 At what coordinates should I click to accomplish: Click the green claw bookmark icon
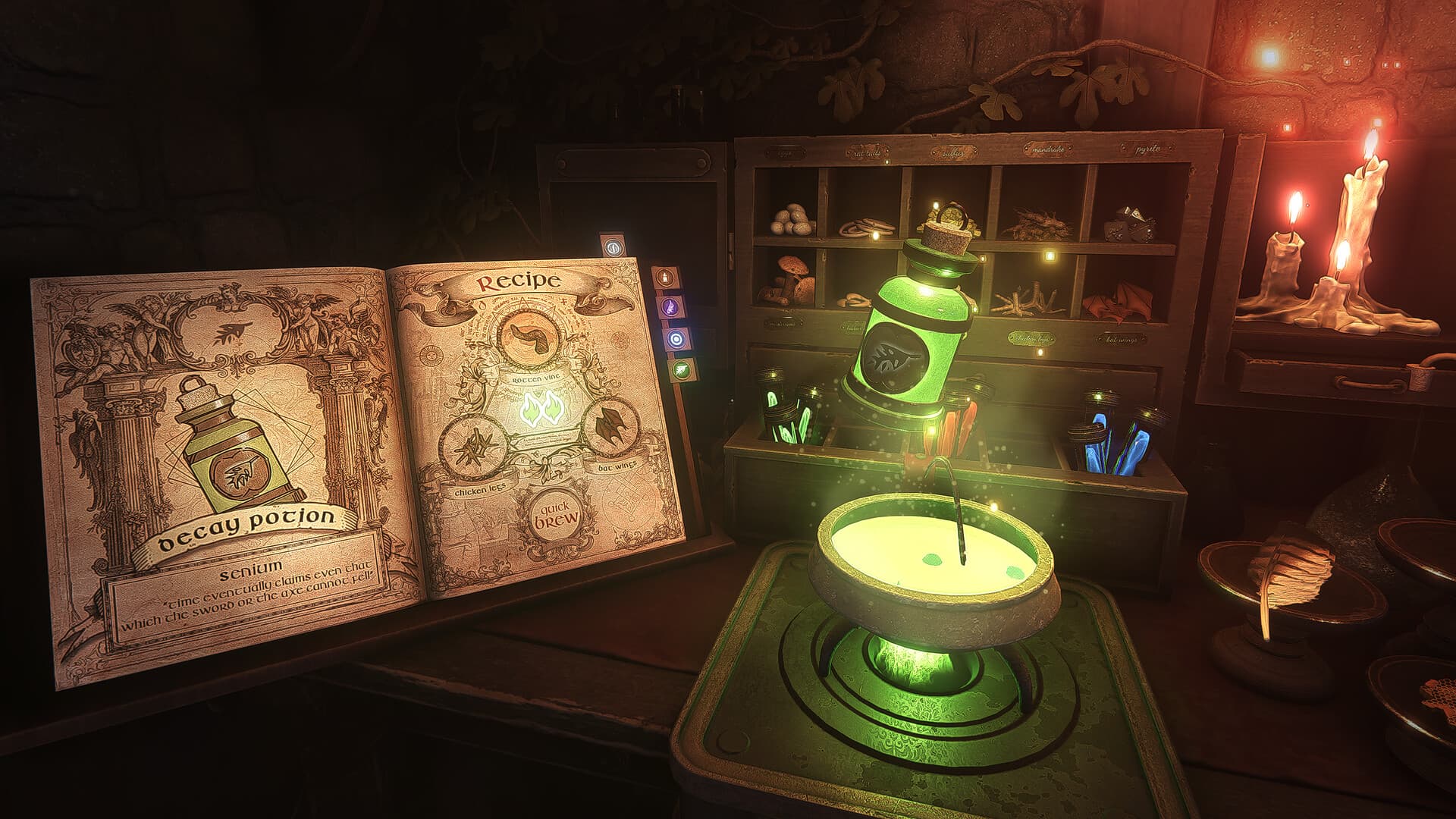(x=681, y=369)
